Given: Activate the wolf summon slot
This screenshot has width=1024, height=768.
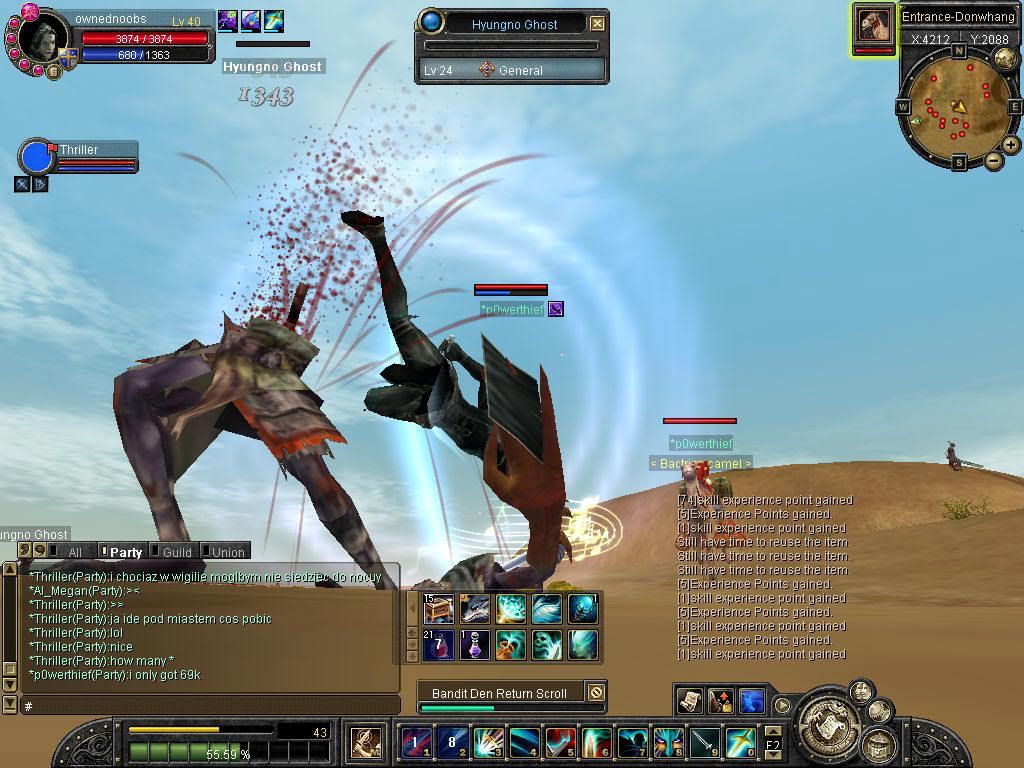Looking at the screenshot, I should click(x=474, y=609).
